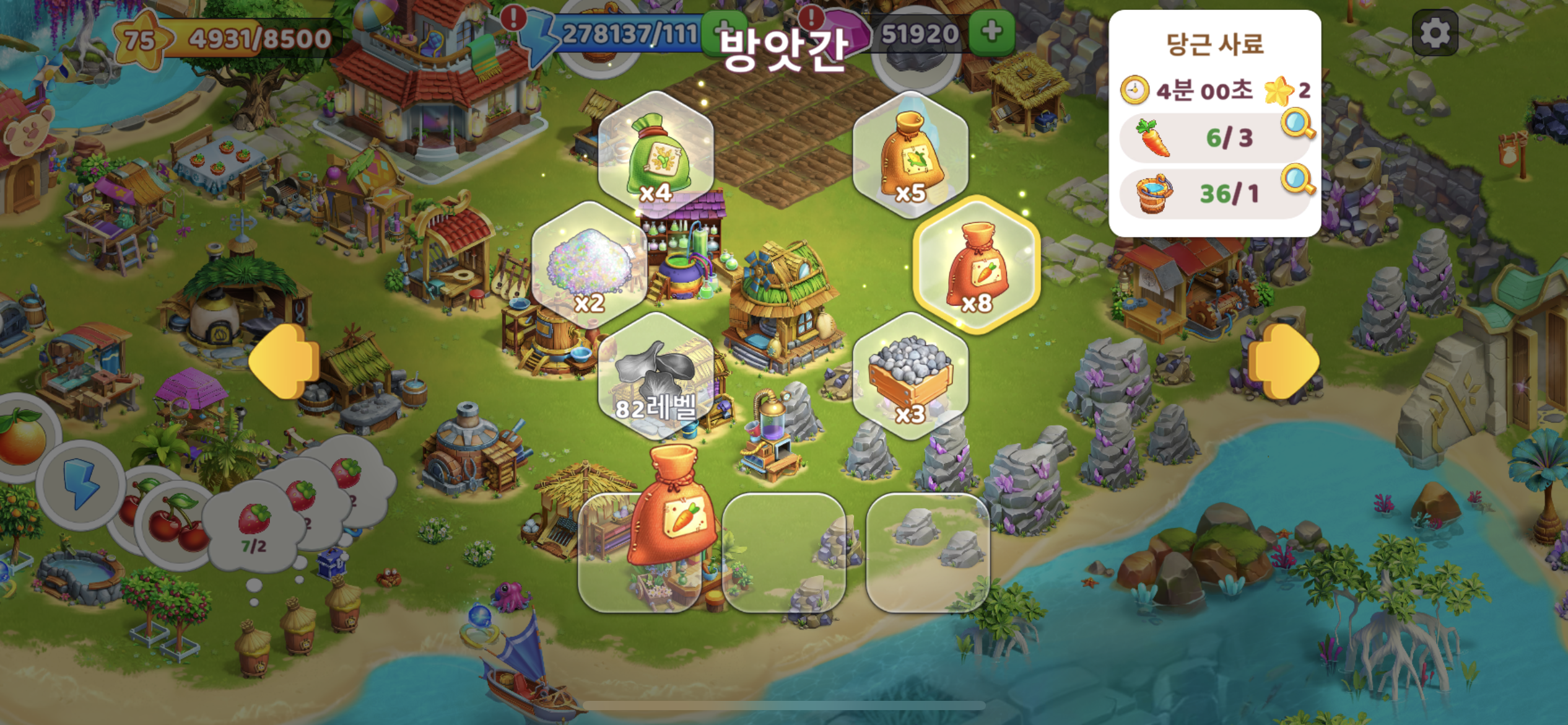Inspect the water bucket ingredient with the magnifier
Screen dimensions: 1568x725
click(1297, 180)
